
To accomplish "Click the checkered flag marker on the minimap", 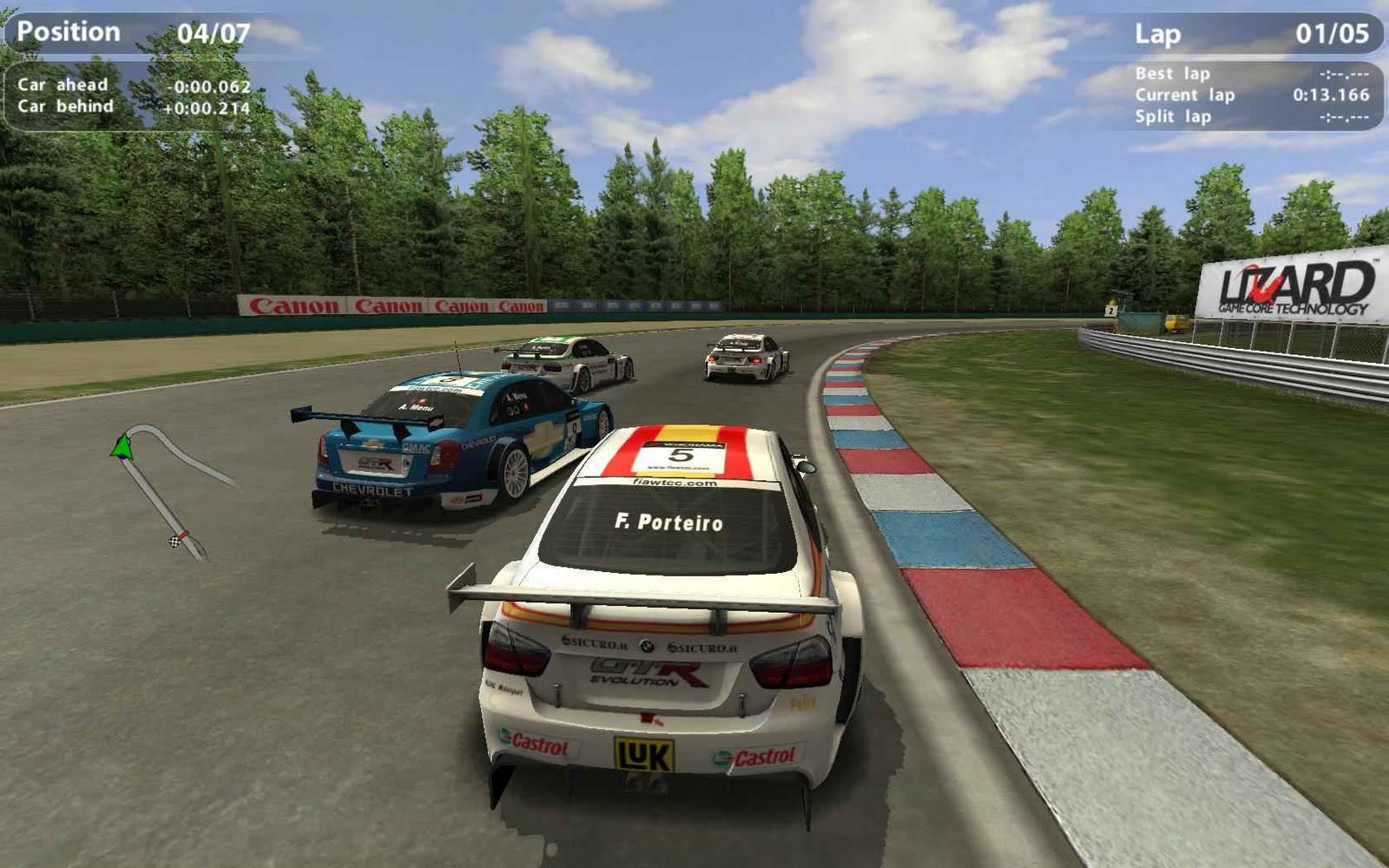I will click(x=174, y=542).
